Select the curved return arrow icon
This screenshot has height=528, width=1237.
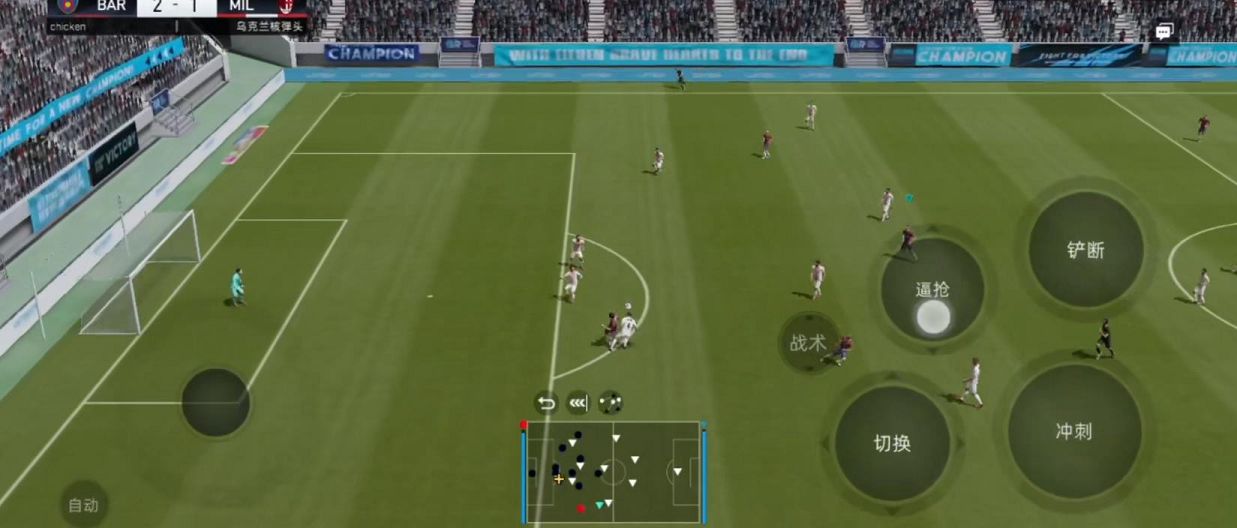pyautogui.click(x=546, y=403)
